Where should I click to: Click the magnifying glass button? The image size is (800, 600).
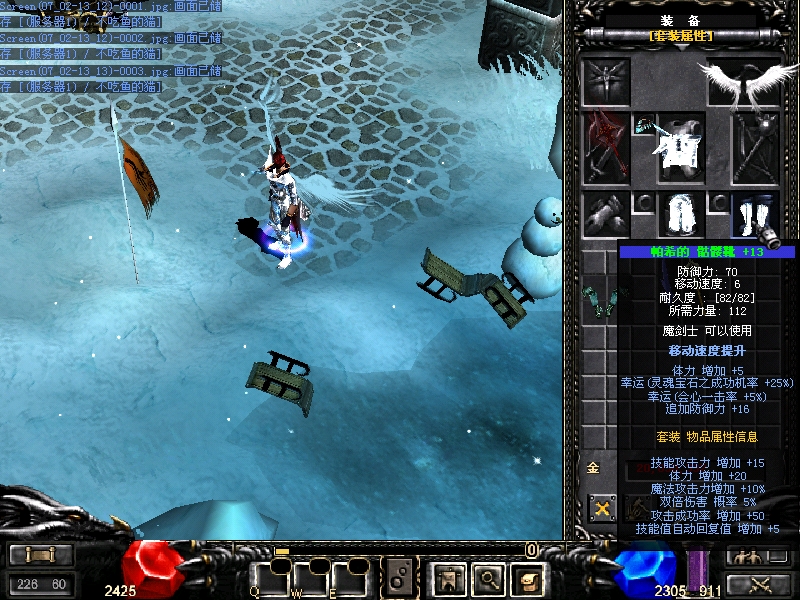tap(486, 576)
